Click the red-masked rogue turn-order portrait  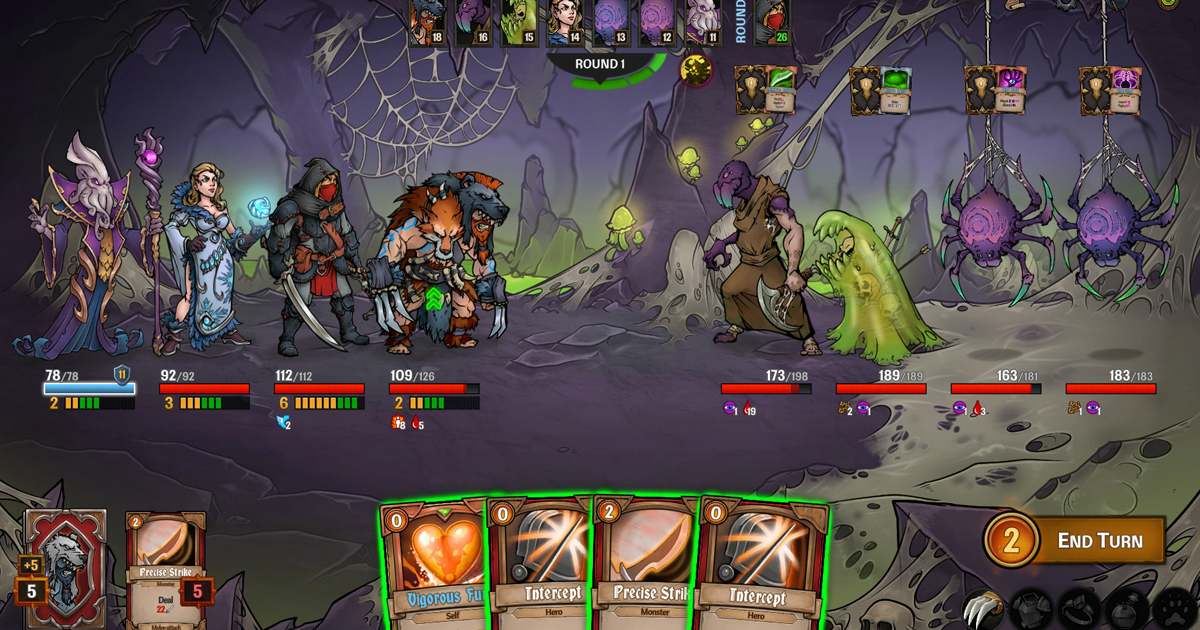[x=771, y=22]
